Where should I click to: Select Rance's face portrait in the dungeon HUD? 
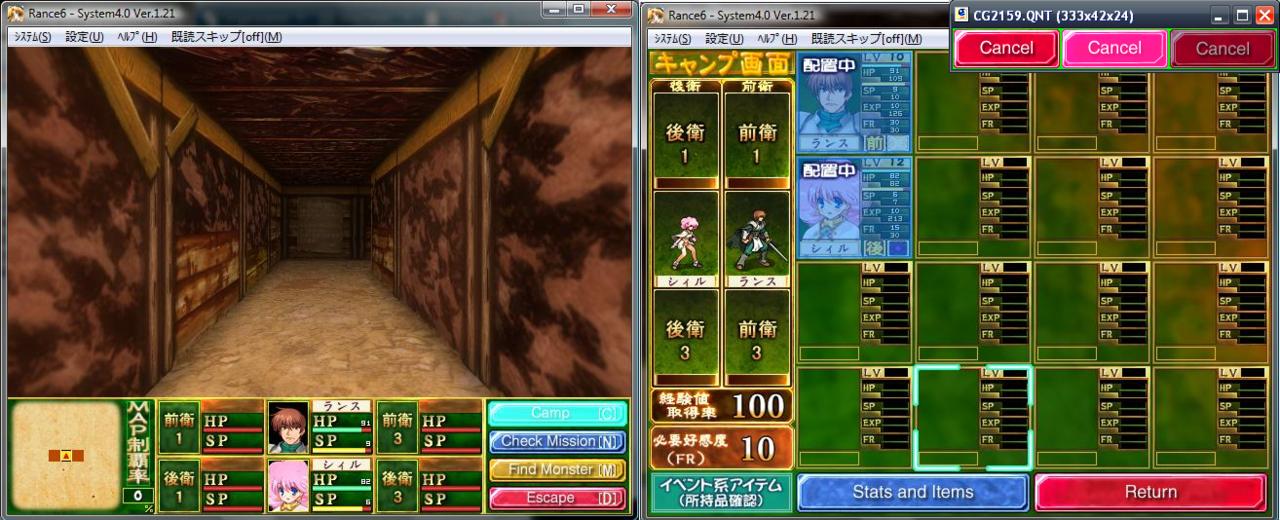point(289,427)
